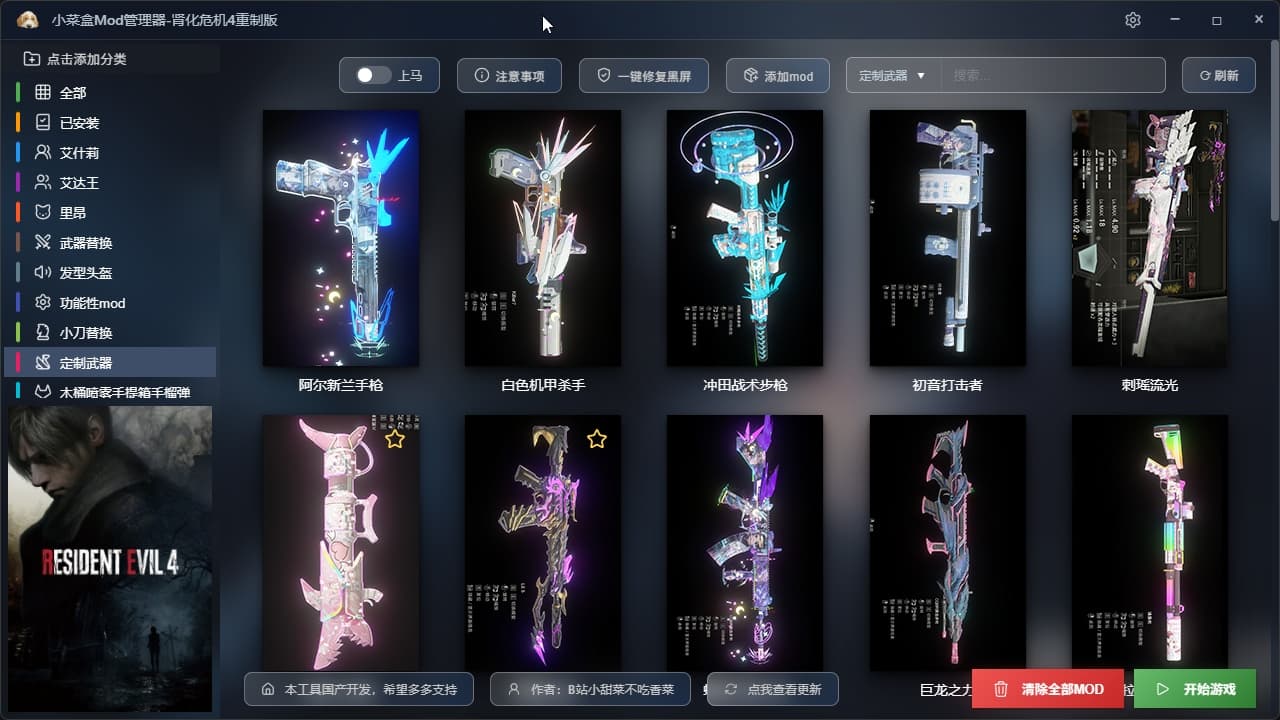Viewport: 1280px width, 720px height.
Task: Launch the game with 开始游戏
Action: coord(1195,689)
